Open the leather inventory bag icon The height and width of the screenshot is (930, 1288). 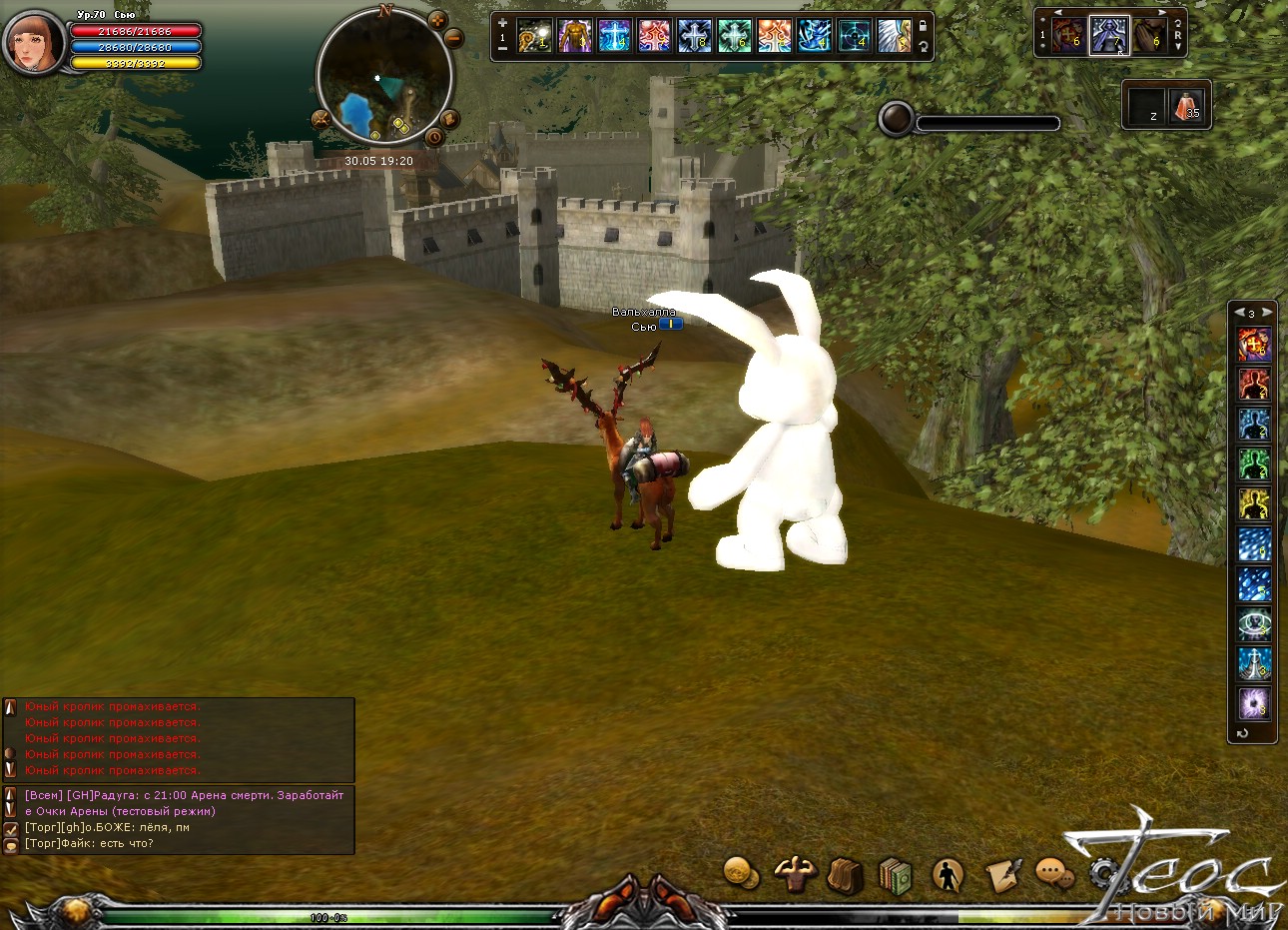point(845,876)
